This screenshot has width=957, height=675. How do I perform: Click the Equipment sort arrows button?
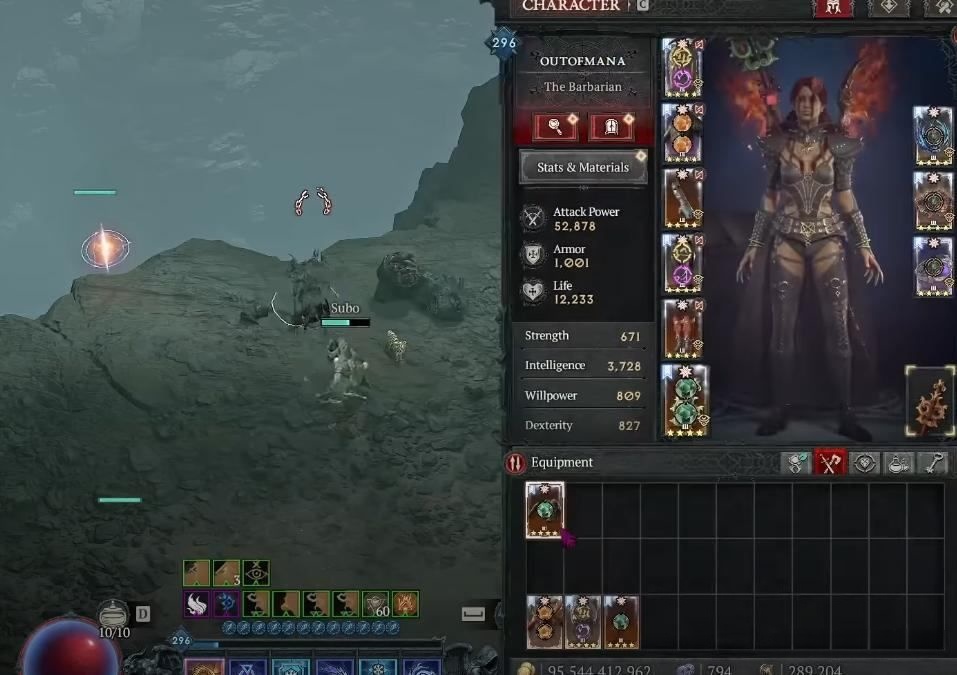pos(516,463)
